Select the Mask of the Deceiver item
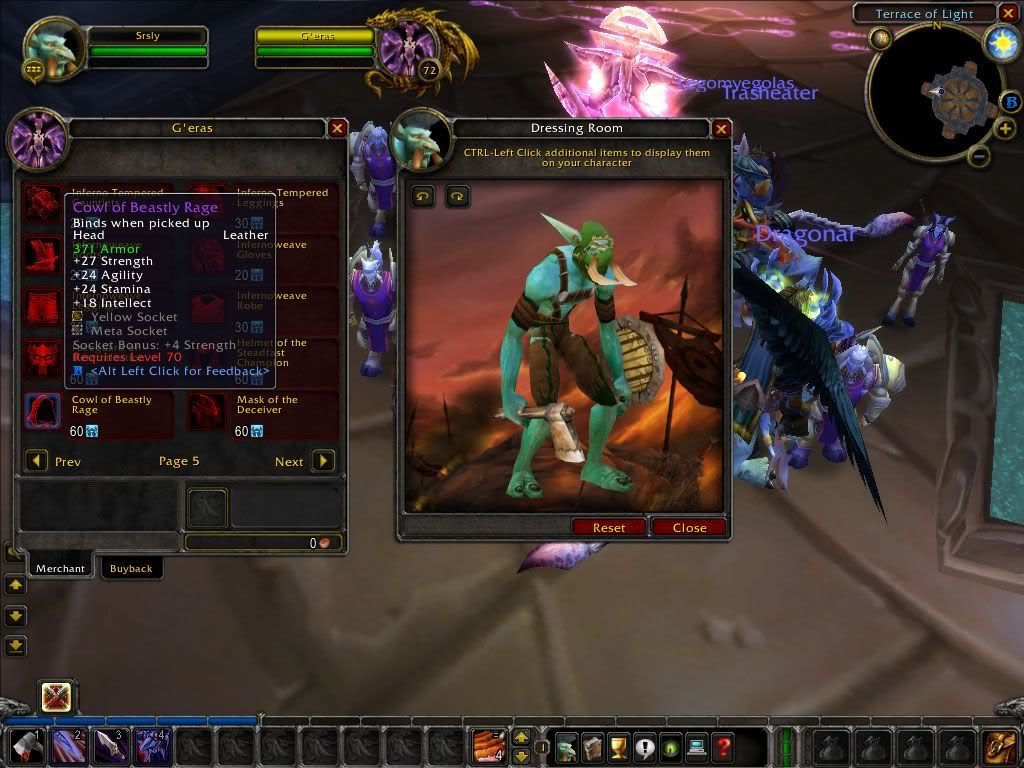 (x=208, y=411)
